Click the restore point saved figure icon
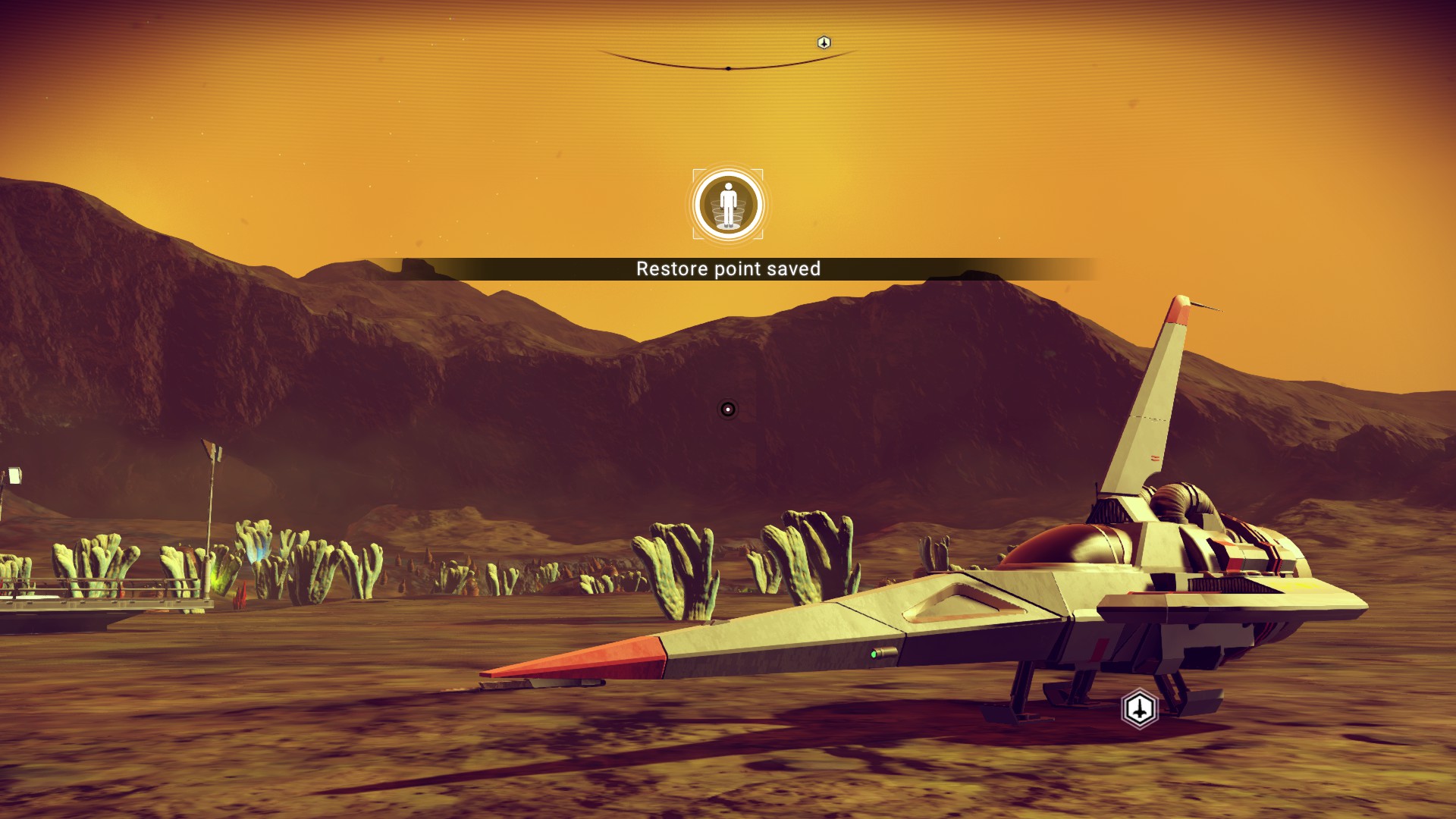The height and width of the screenshot is (819, 1456). point(728,205)
